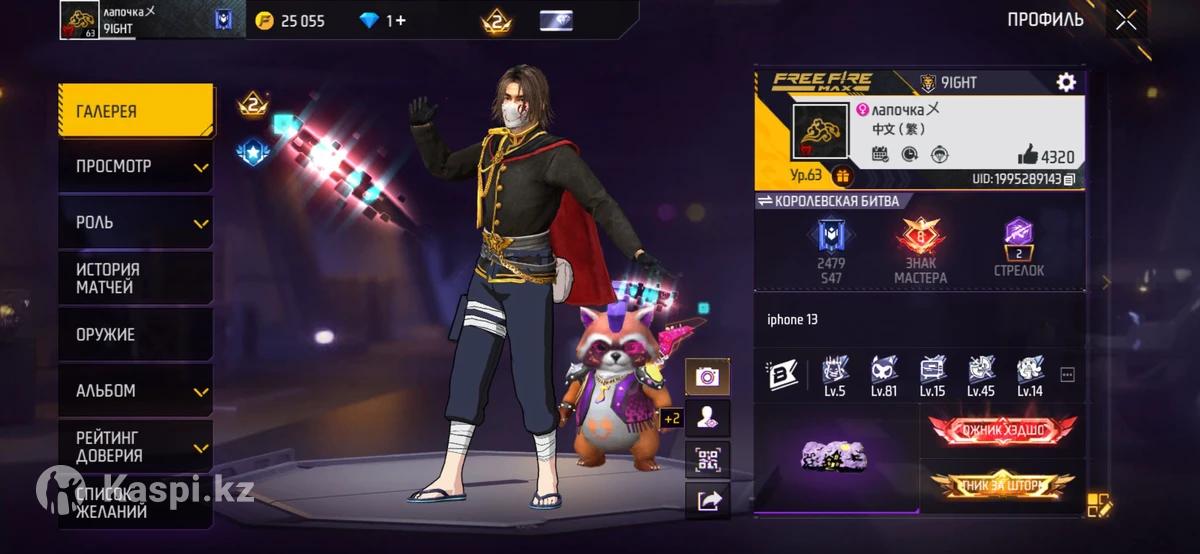1200x554 pixels.
Task: Open the friend outfit button
Action: tap(707, 418)
